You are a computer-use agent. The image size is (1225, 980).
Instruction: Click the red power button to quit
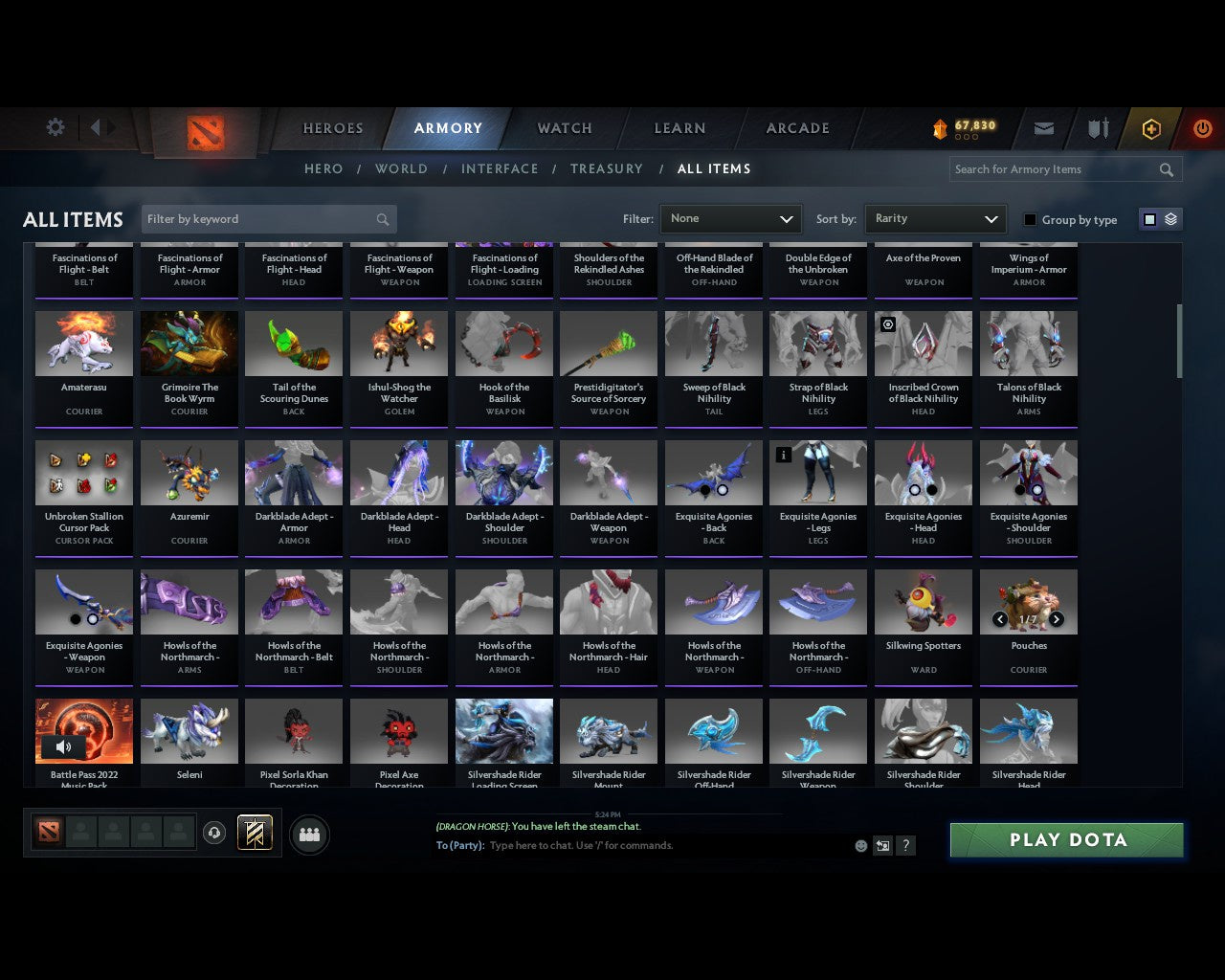(x=1202, y=128)
